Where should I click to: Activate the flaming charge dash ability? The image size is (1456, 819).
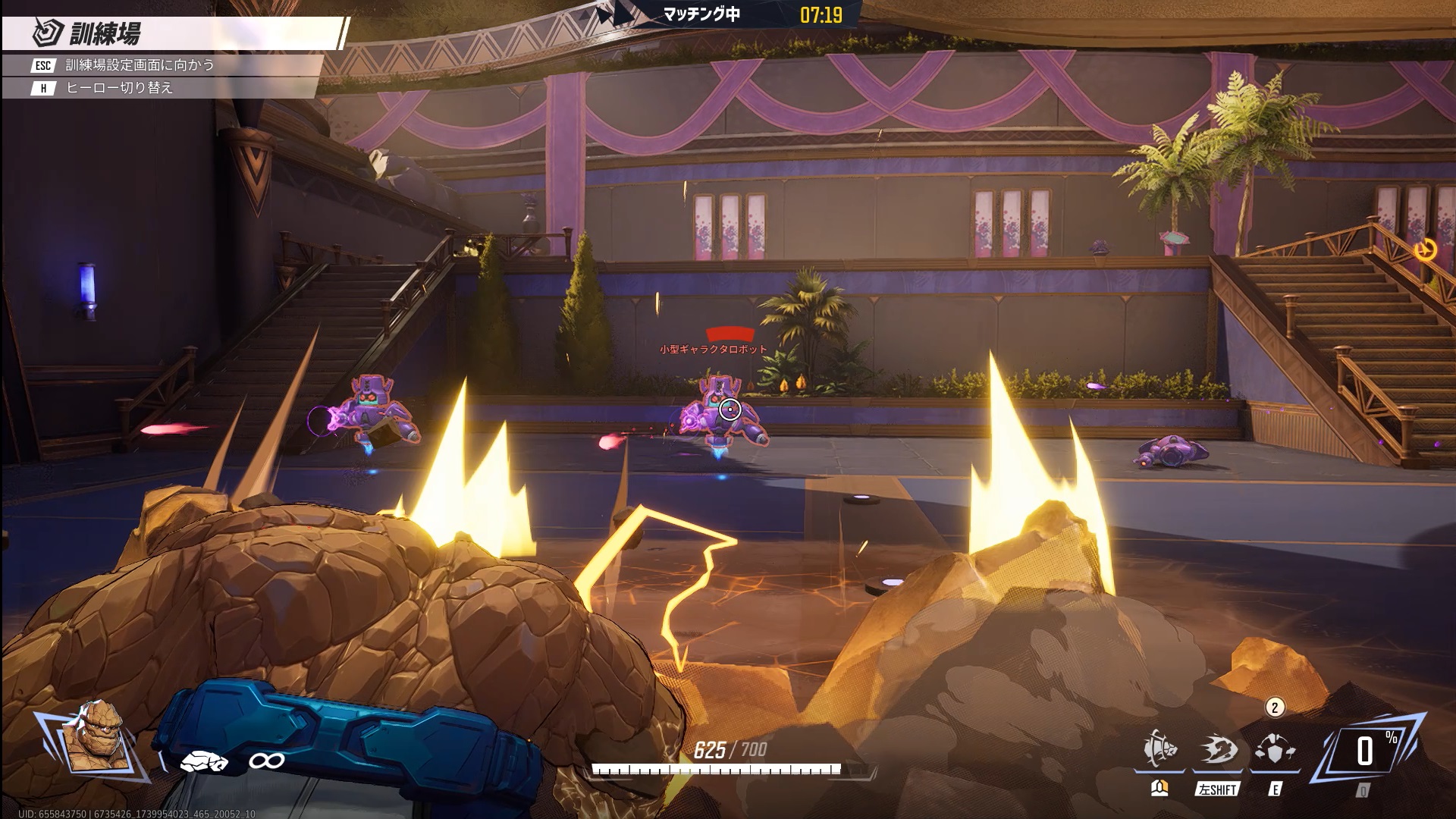tap(1218, 751)
